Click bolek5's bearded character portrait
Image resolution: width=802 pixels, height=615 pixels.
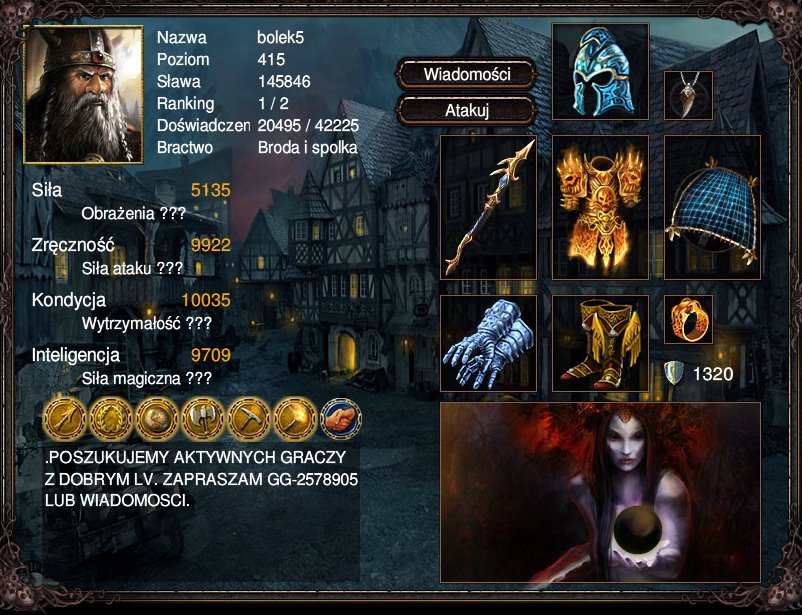coord(83,94)
